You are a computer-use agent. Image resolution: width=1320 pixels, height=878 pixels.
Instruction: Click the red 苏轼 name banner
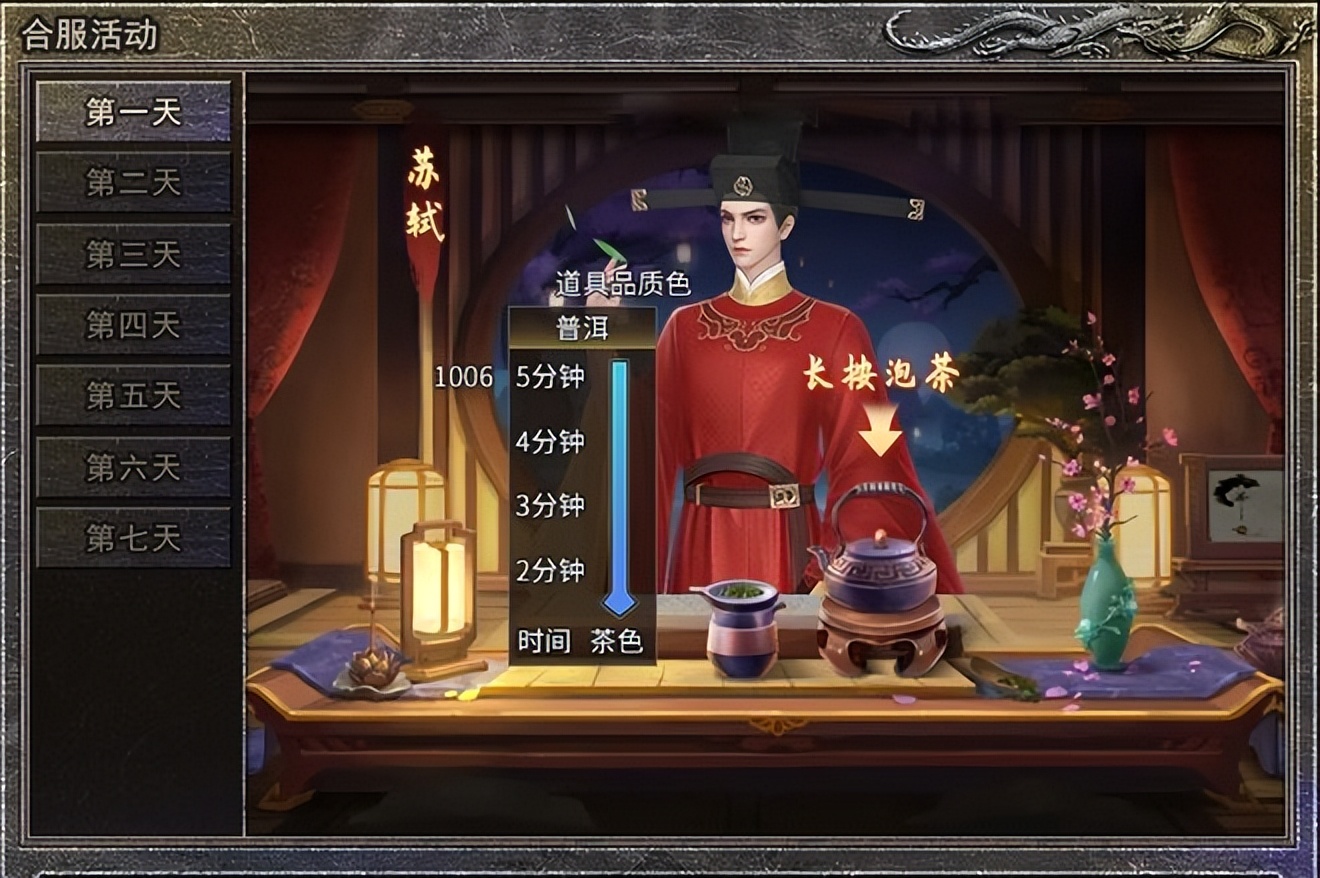424,196
